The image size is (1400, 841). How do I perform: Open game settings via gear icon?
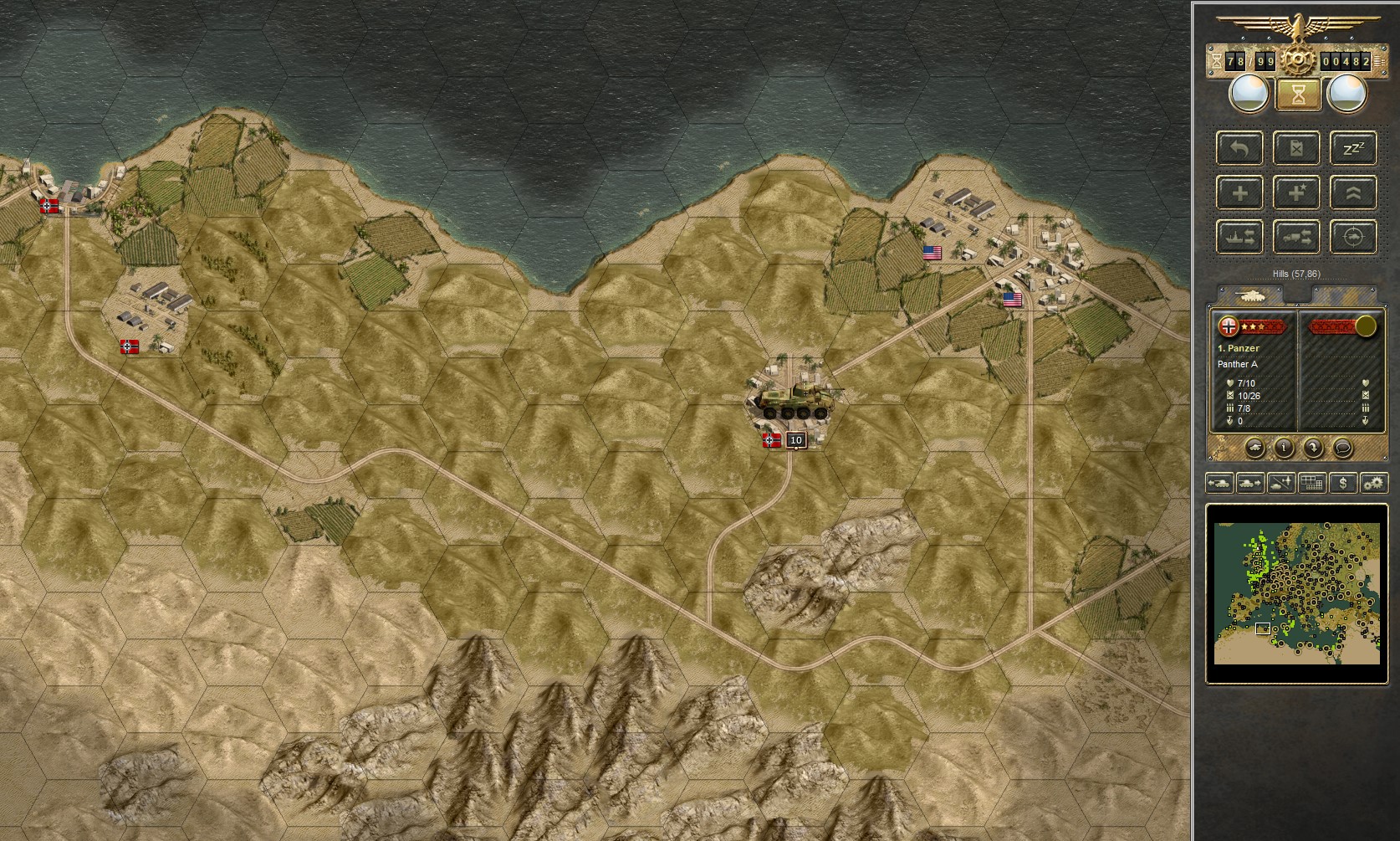[x=1373, y=484]
